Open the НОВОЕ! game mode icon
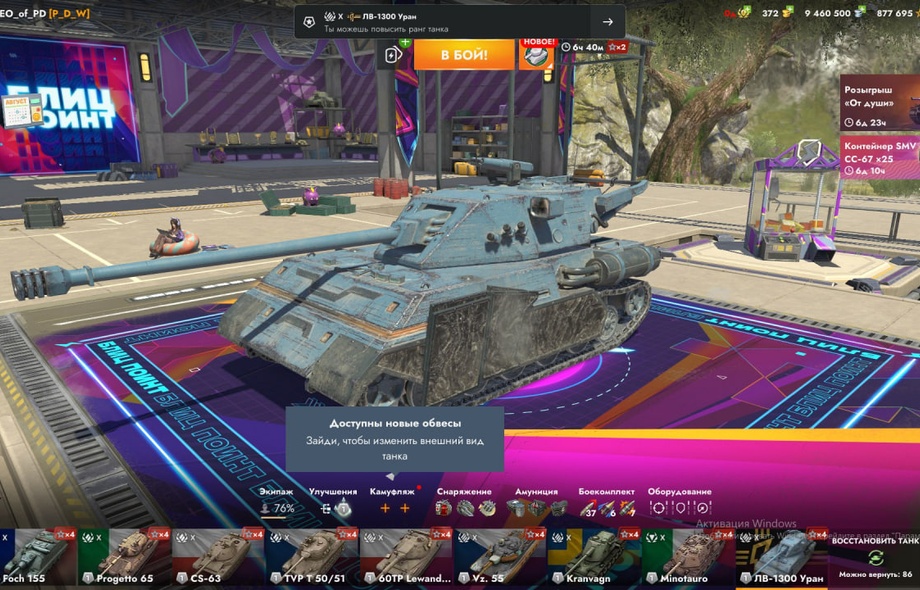This screenshot has height=590, width=920. (x=536, y=54)
